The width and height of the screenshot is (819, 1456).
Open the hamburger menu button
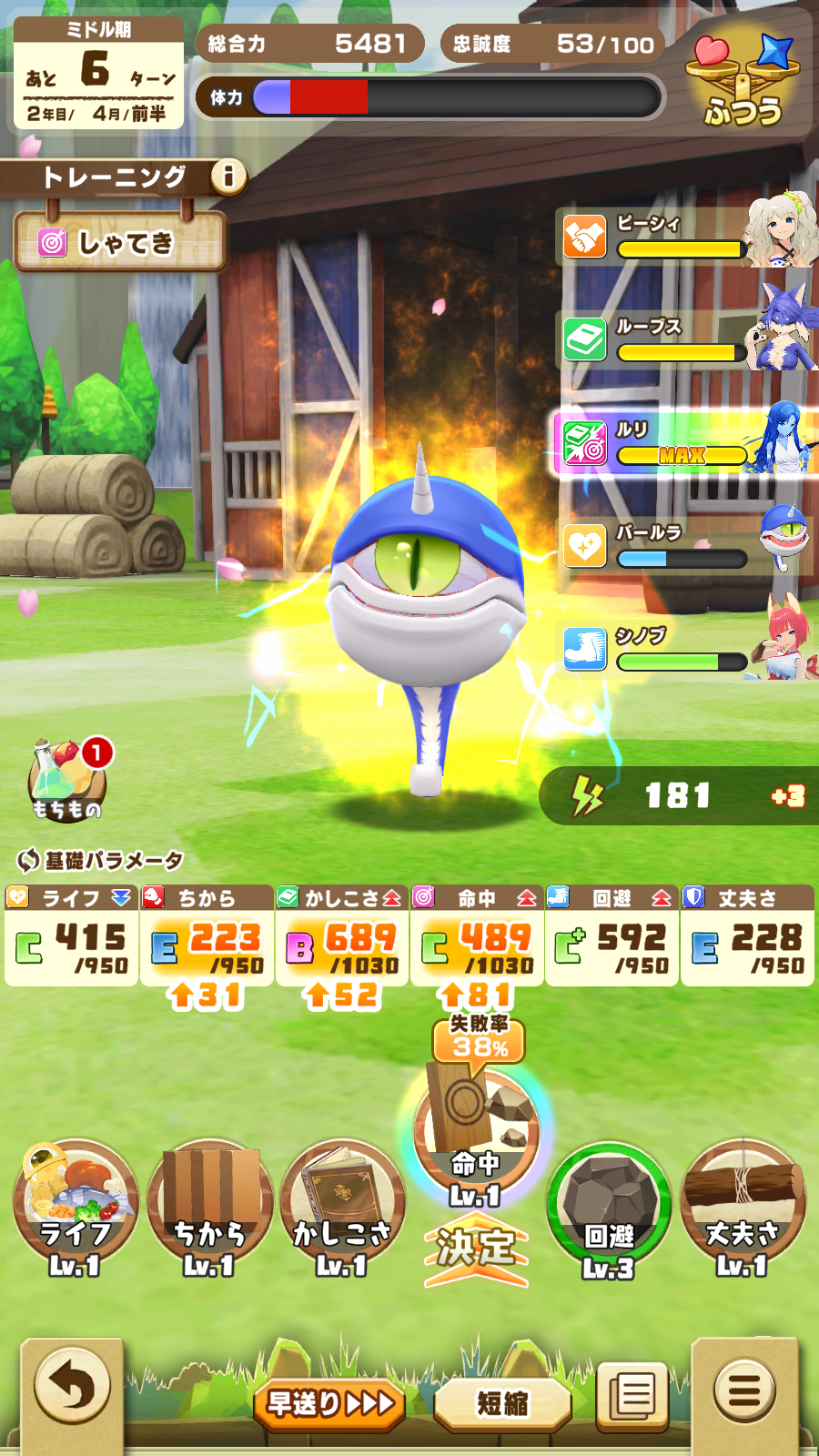744,1390
